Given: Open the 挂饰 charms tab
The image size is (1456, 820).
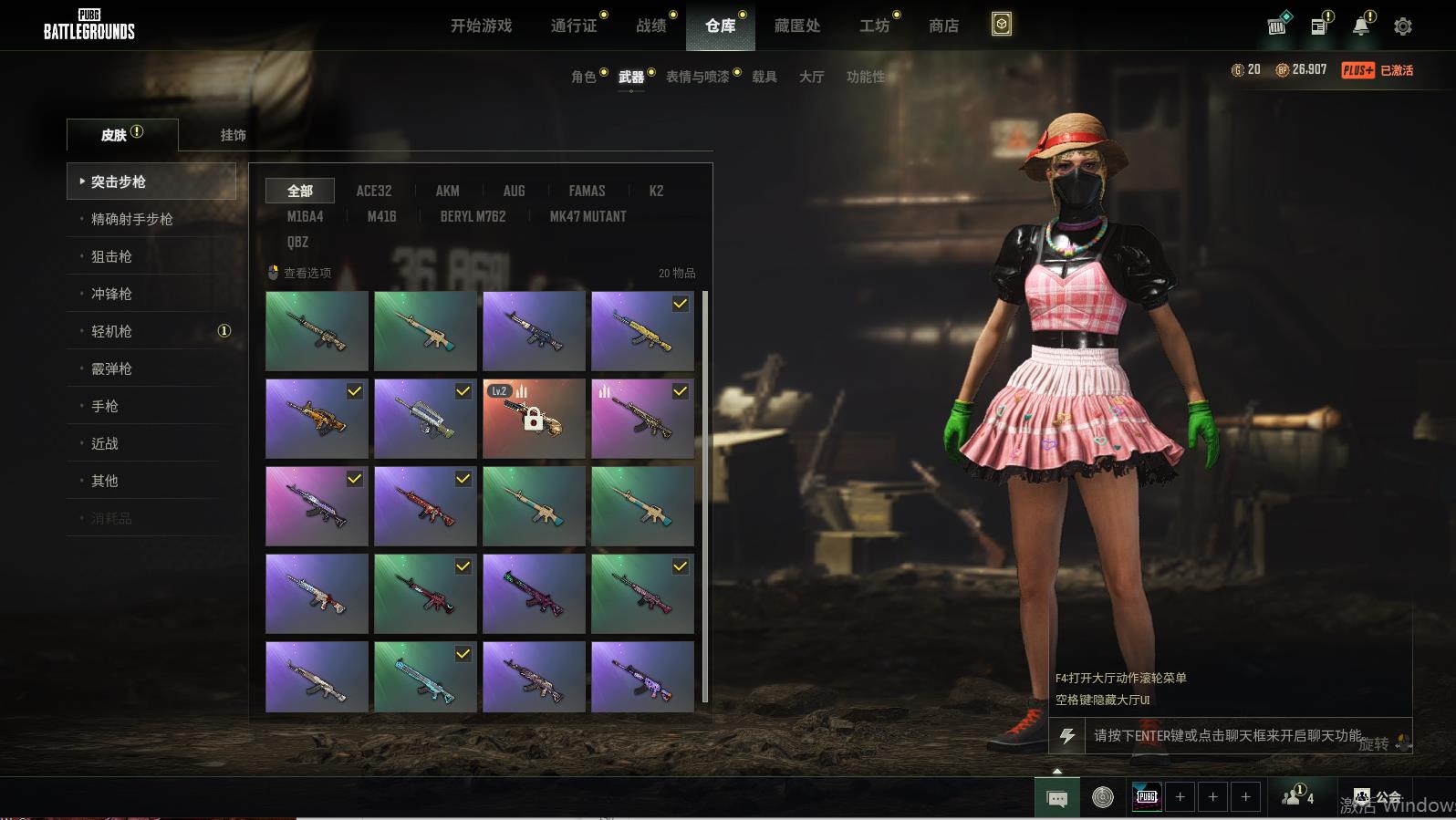Looking at the screenshot, I should (233, 135).
